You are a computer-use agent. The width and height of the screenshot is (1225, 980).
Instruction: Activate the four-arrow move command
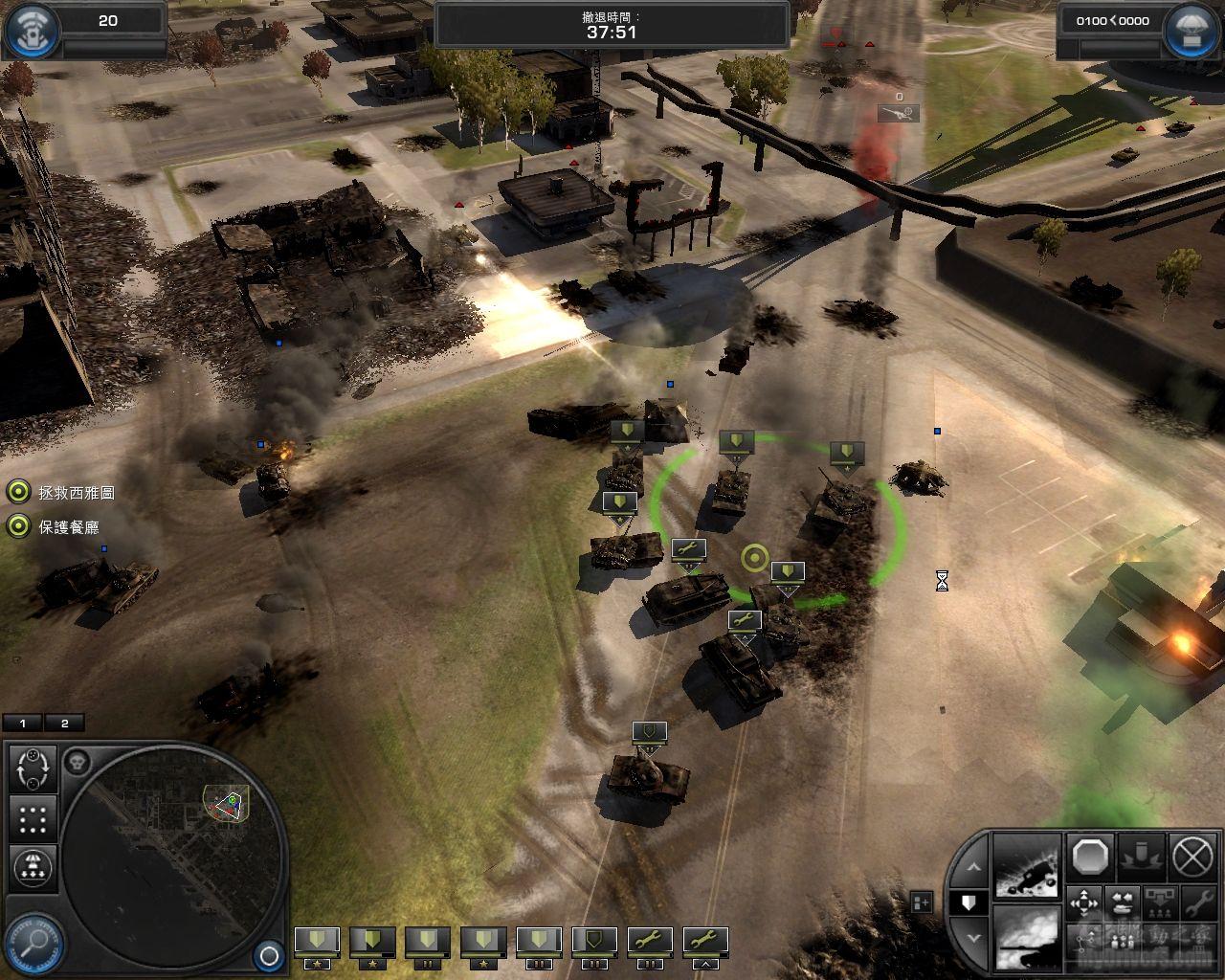point(1084,903)
